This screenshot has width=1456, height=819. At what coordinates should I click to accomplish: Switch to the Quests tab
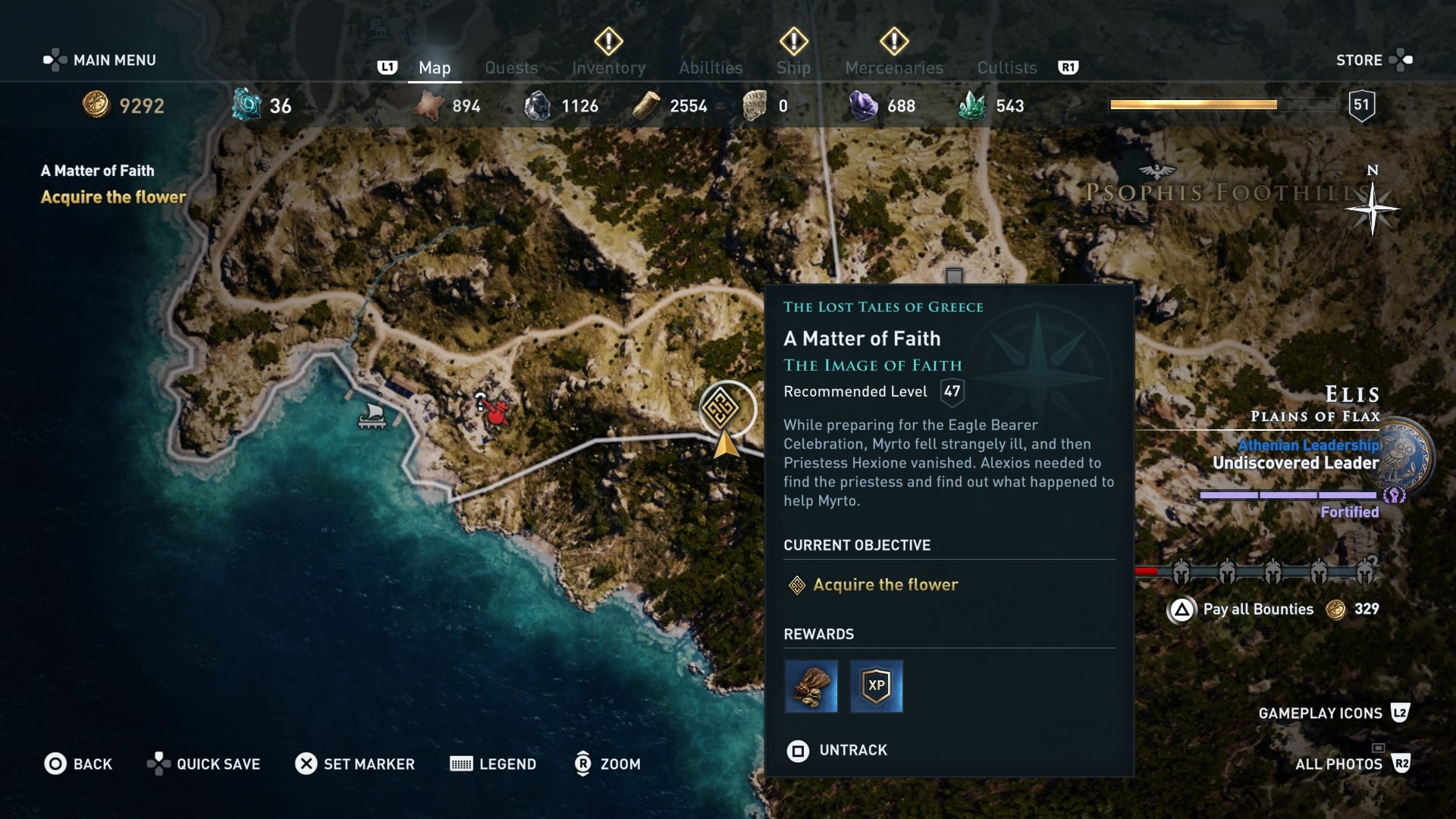[511, 67]
